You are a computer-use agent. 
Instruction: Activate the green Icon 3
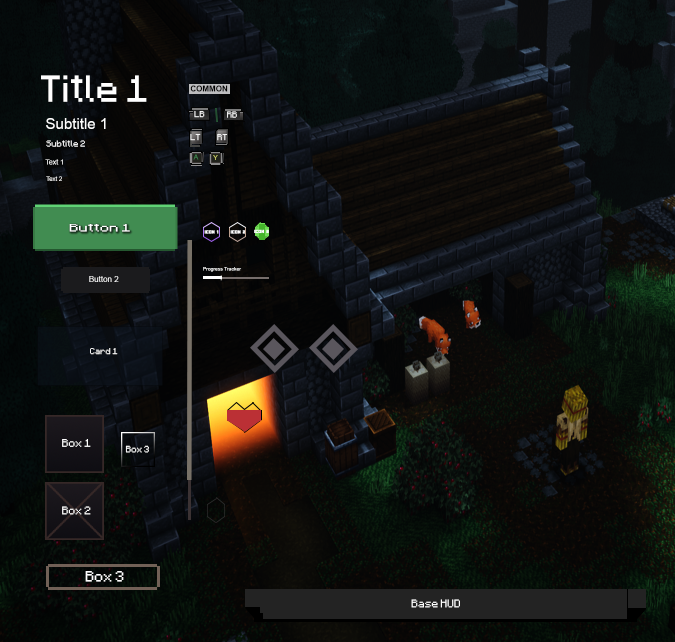click(x=262, y=231)
